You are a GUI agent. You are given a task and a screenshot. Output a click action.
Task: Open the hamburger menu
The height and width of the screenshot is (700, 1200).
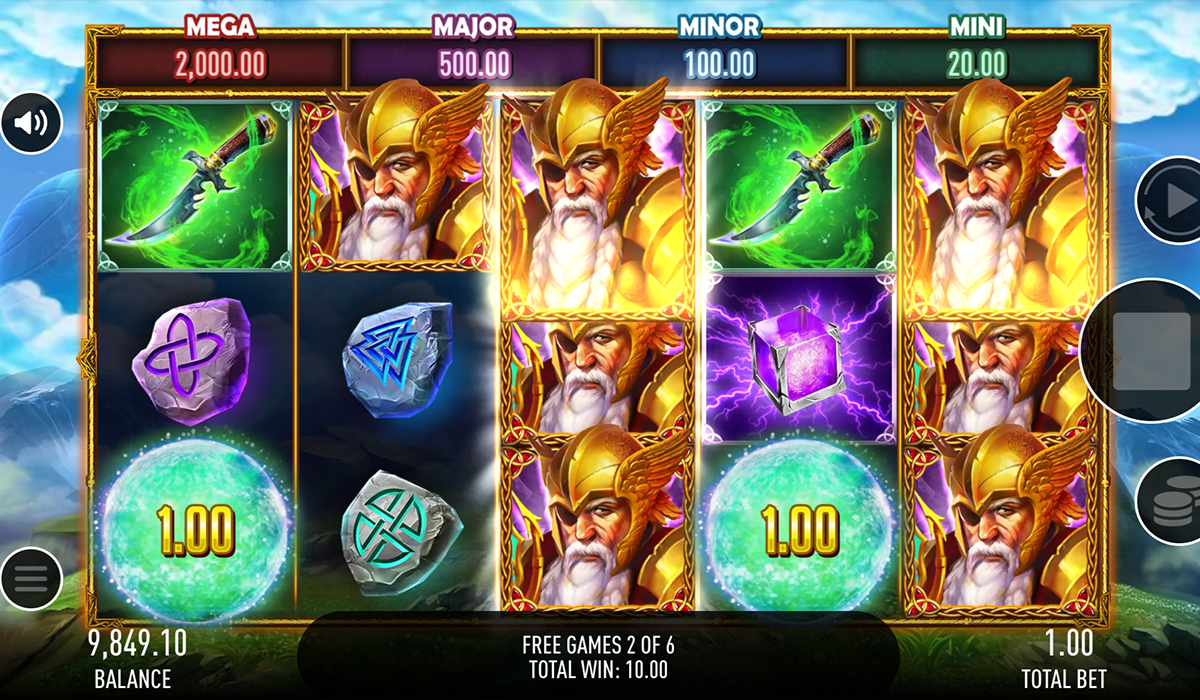point(31,578)
